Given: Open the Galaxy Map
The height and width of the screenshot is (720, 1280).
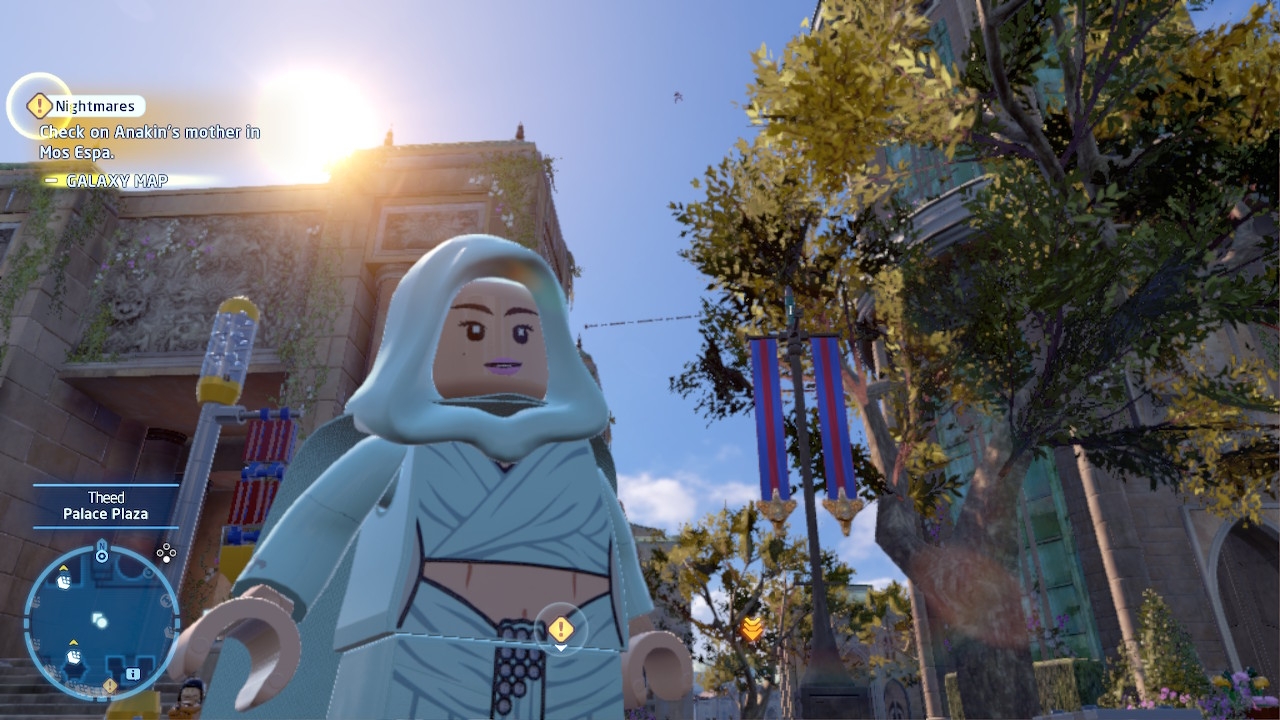Looking at the screenshot, I should coord(116,181).
